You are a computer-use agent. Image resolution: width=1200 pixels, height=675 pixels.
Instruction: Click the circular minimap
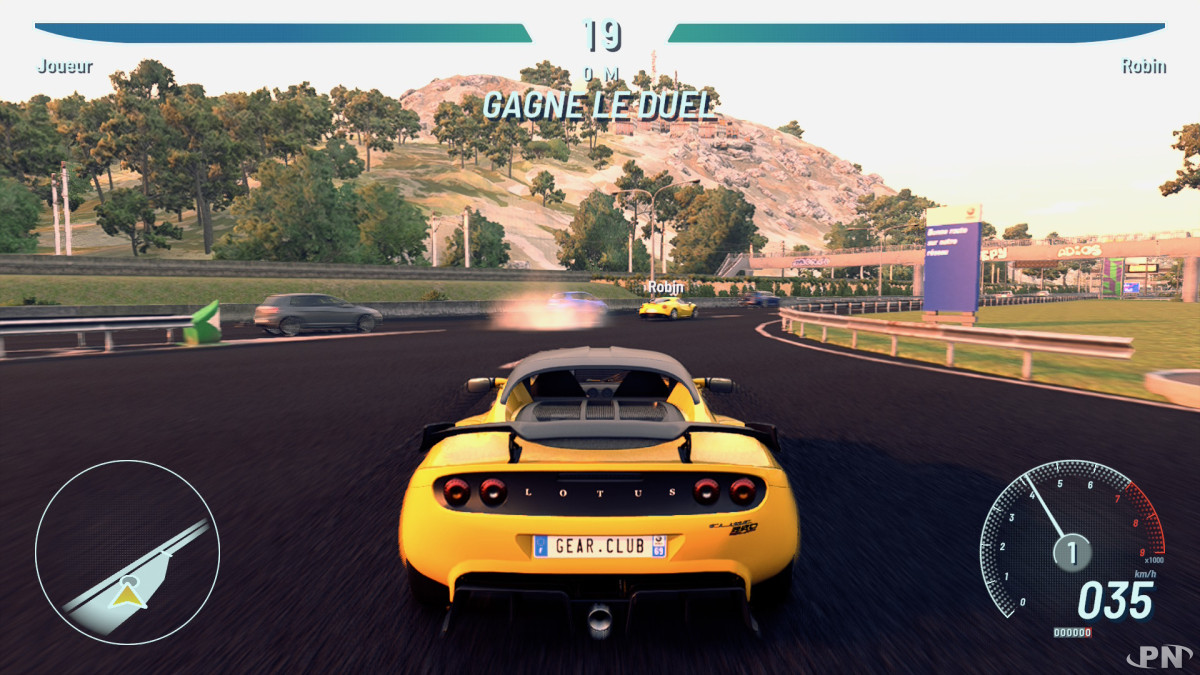tap(127, 552)
